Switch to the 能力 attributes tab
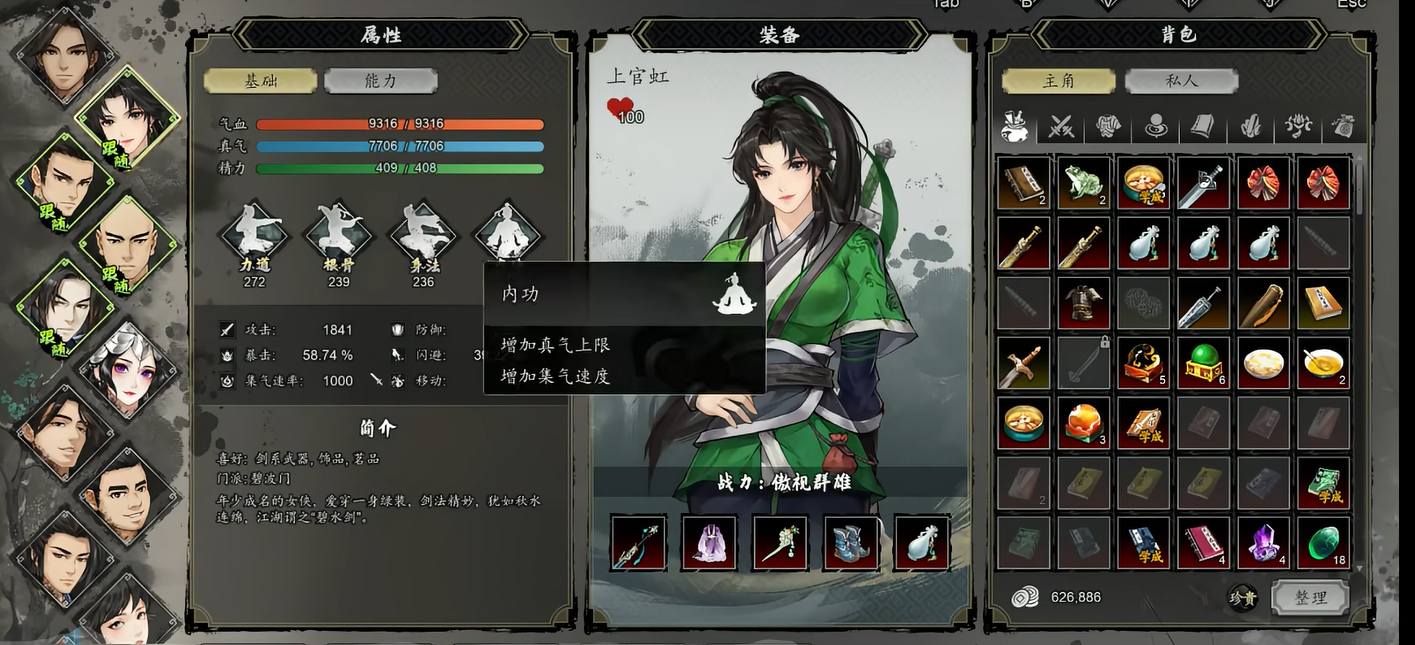Screen dimensions: 1415x645 pyautogui.click(x=380, y=81)
